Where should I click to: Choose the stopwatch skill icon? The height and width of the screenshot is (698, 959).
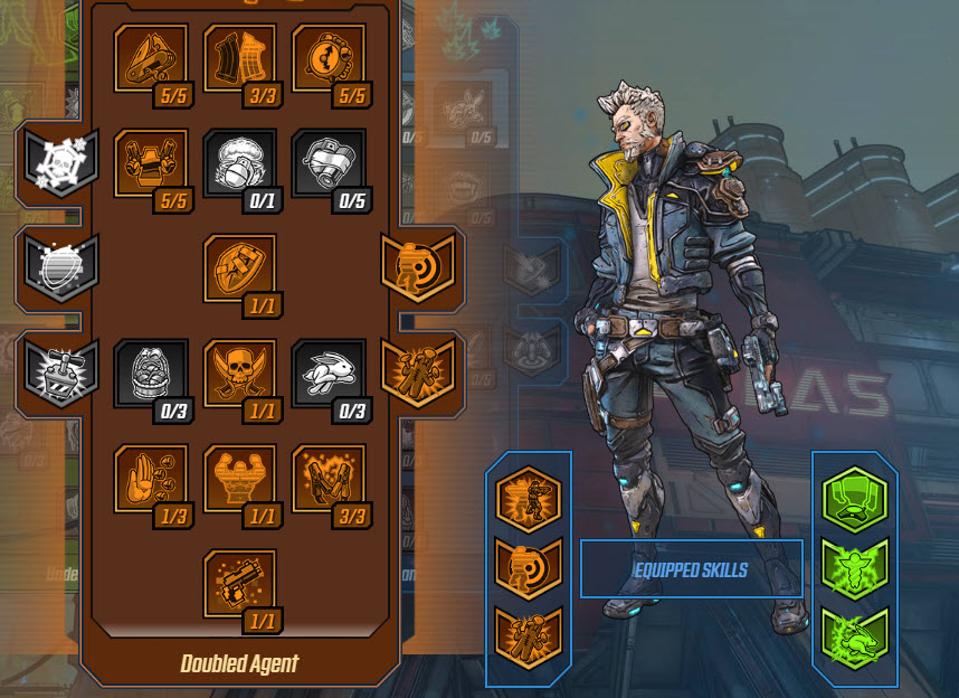329,58
